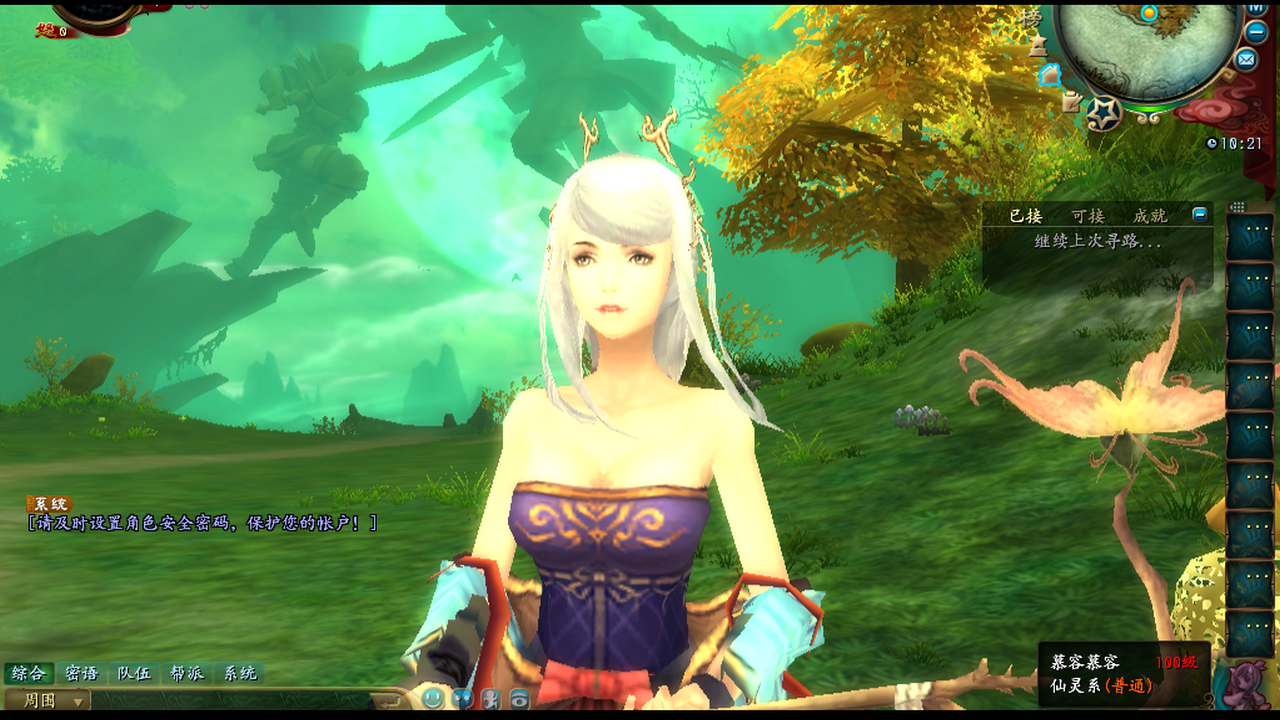Open the 榜 ranking button
Image resolution: width=1280 pixels, height=720 pixels.
1030,19
